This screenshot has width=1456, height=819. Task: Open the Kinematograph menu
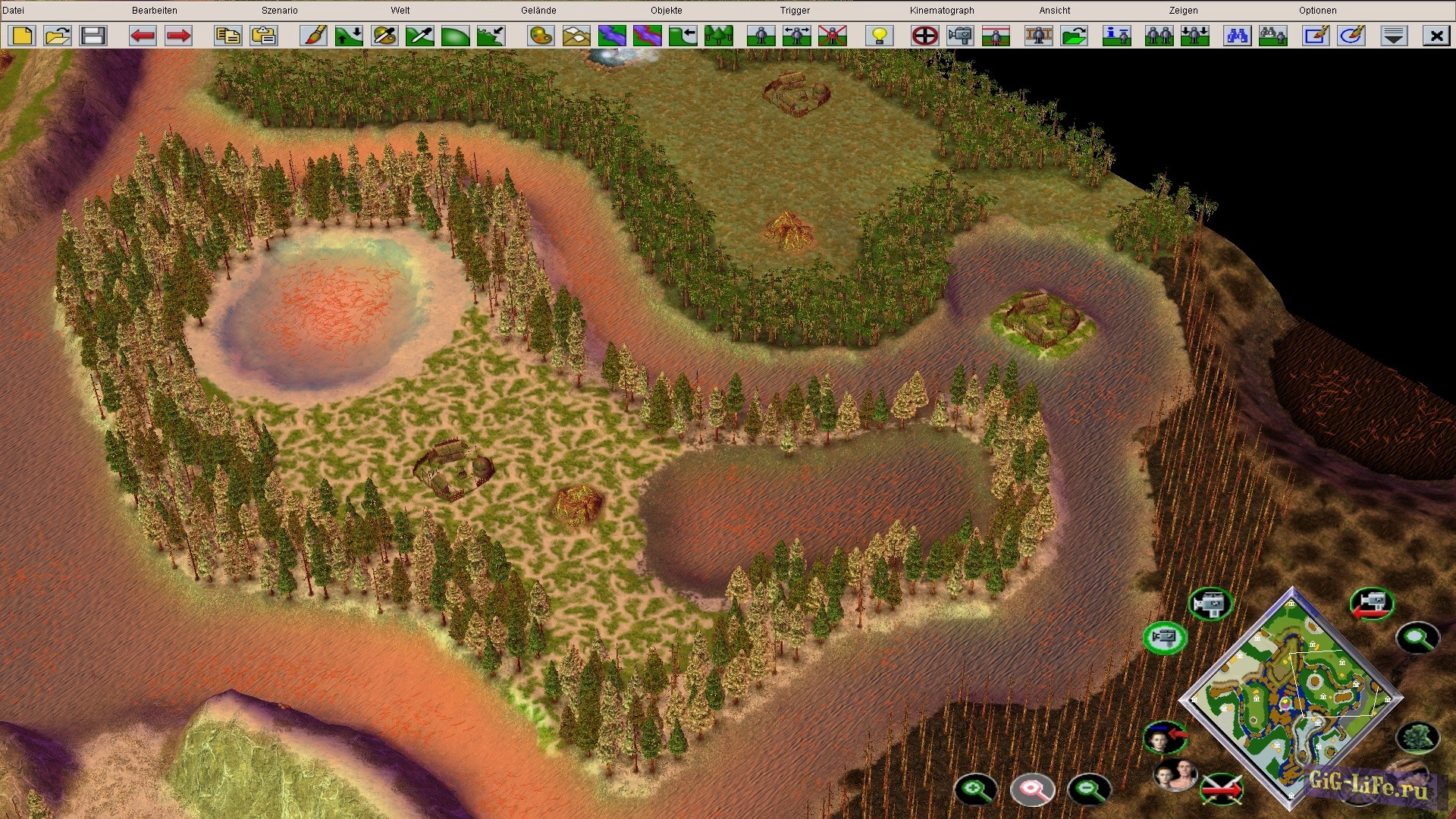(942, 11)
